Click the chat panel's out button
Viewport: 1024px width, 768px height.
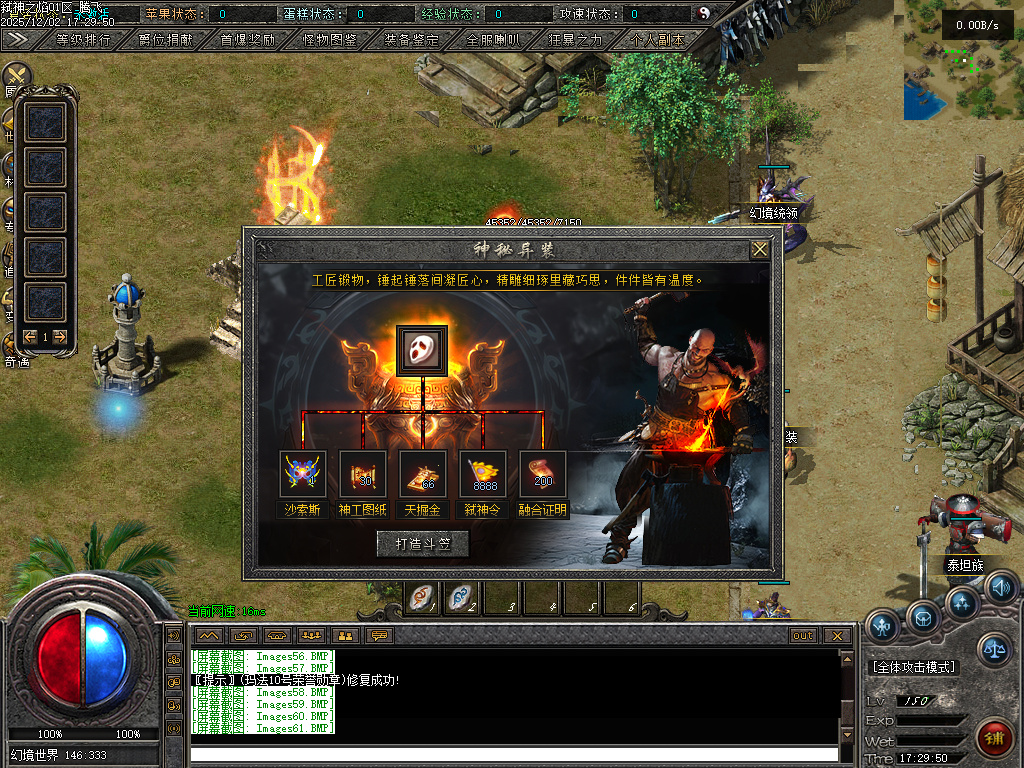[x=803, y=635]
